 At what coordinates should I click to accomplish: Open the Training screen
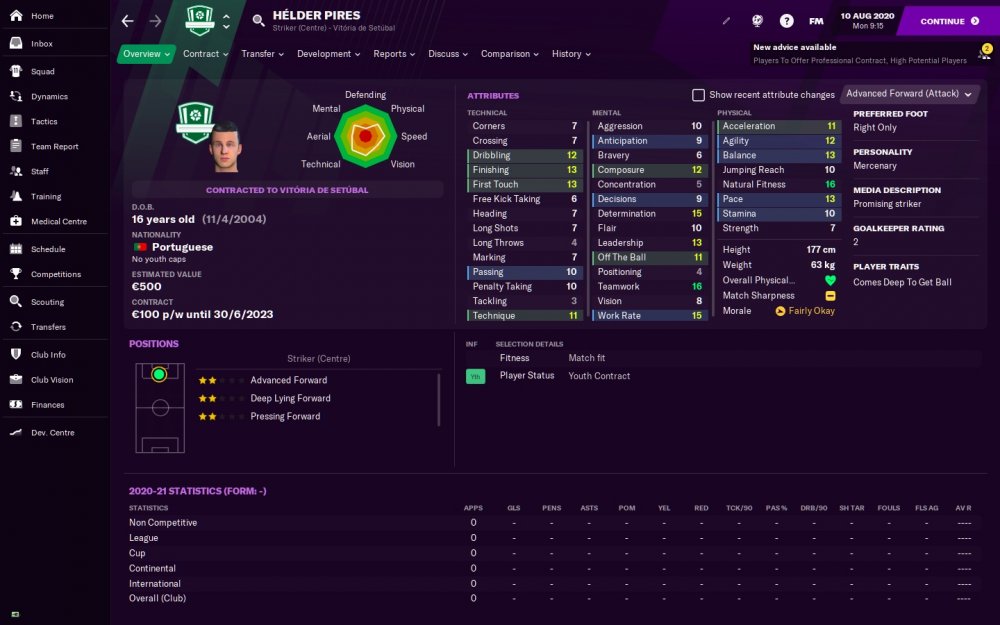[45, 197]
